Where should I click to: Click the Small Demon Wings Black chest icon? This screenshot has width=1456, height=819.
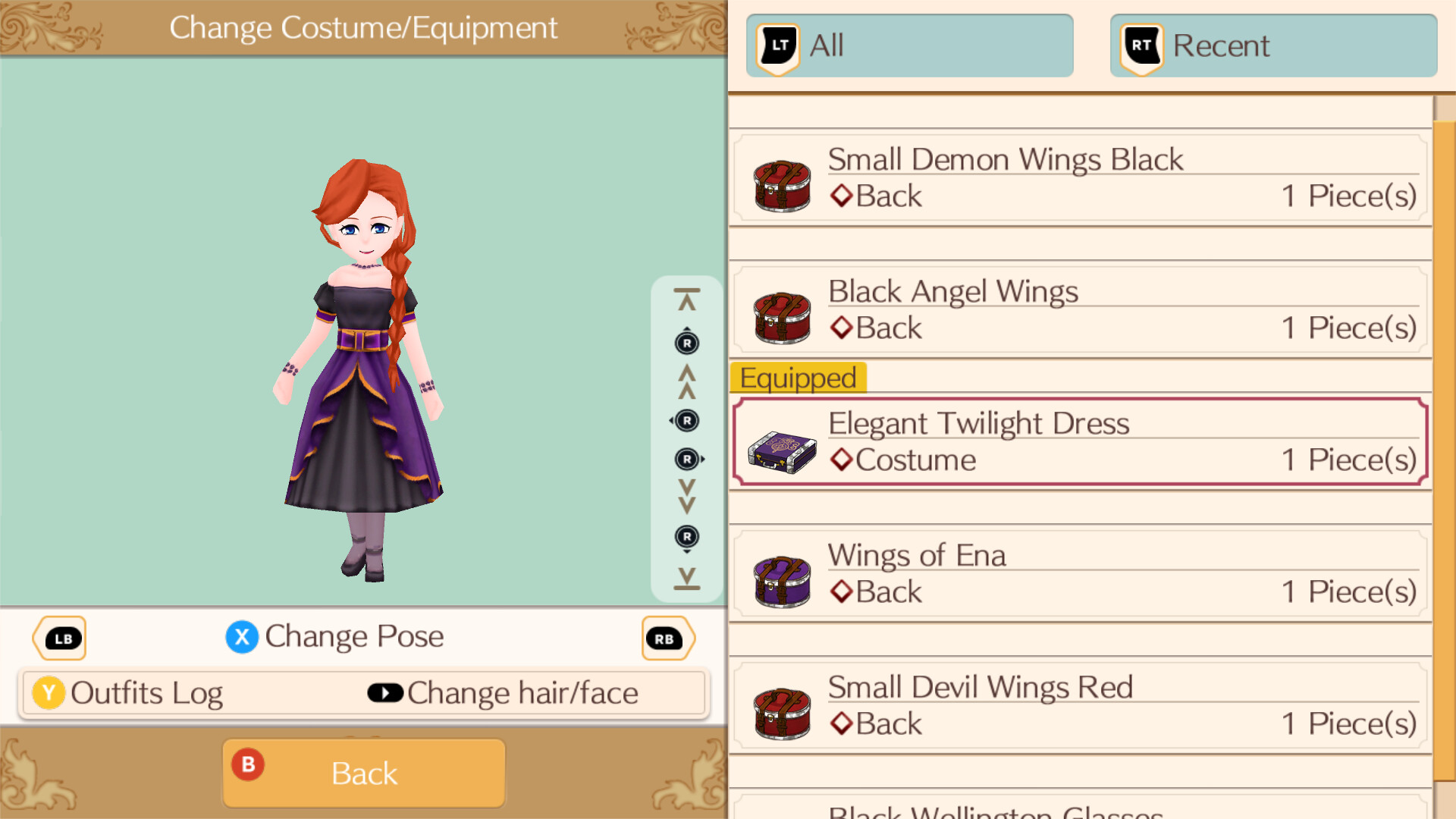tap(782, 182)
